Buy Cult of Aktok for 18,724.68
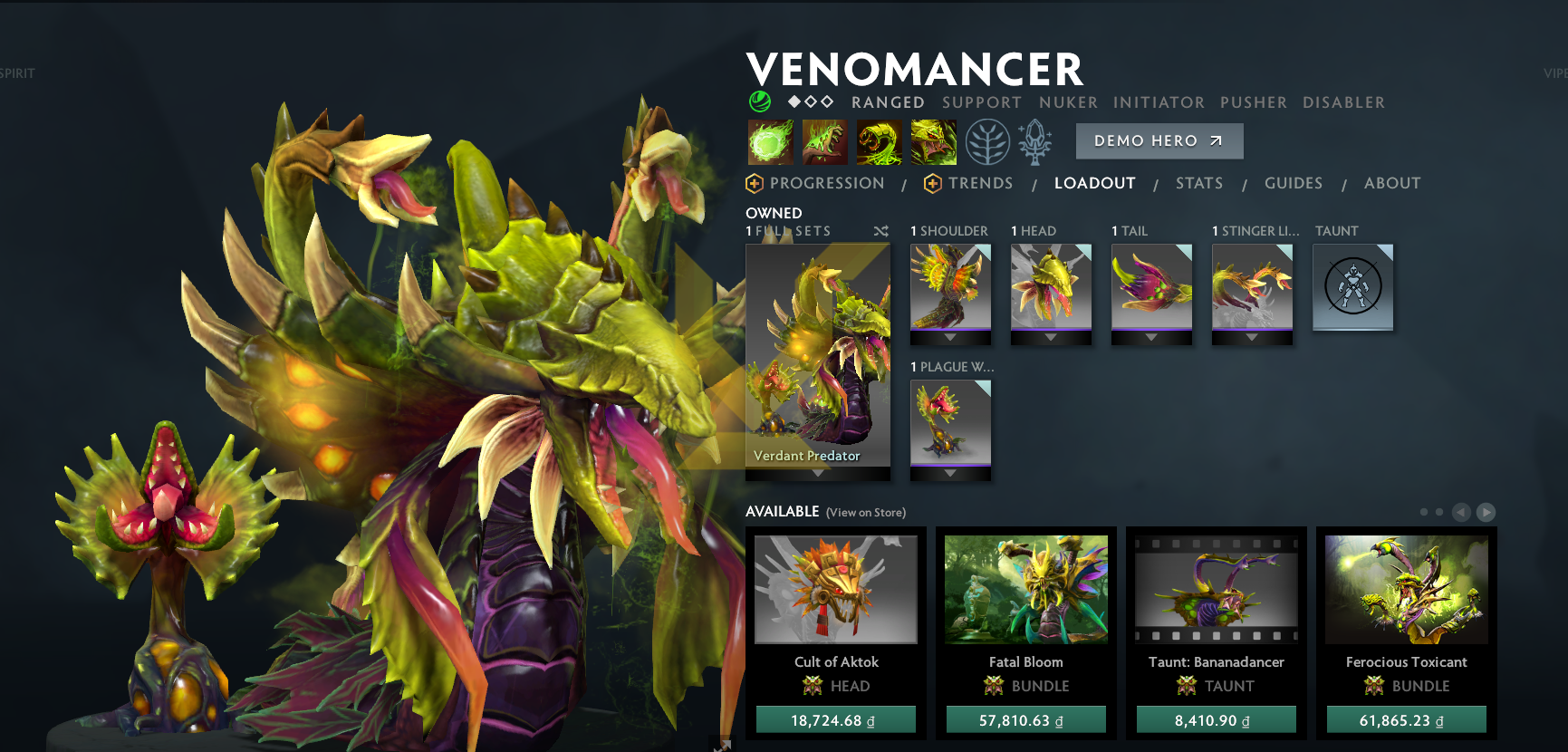1568x752 pixels. click(835, 718)
